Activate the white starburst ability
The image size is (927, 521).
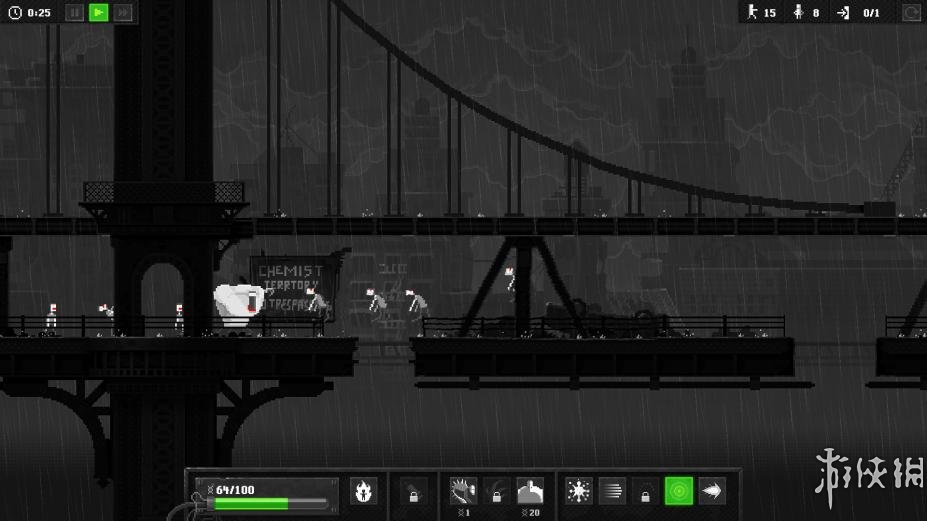click(578, 491)
